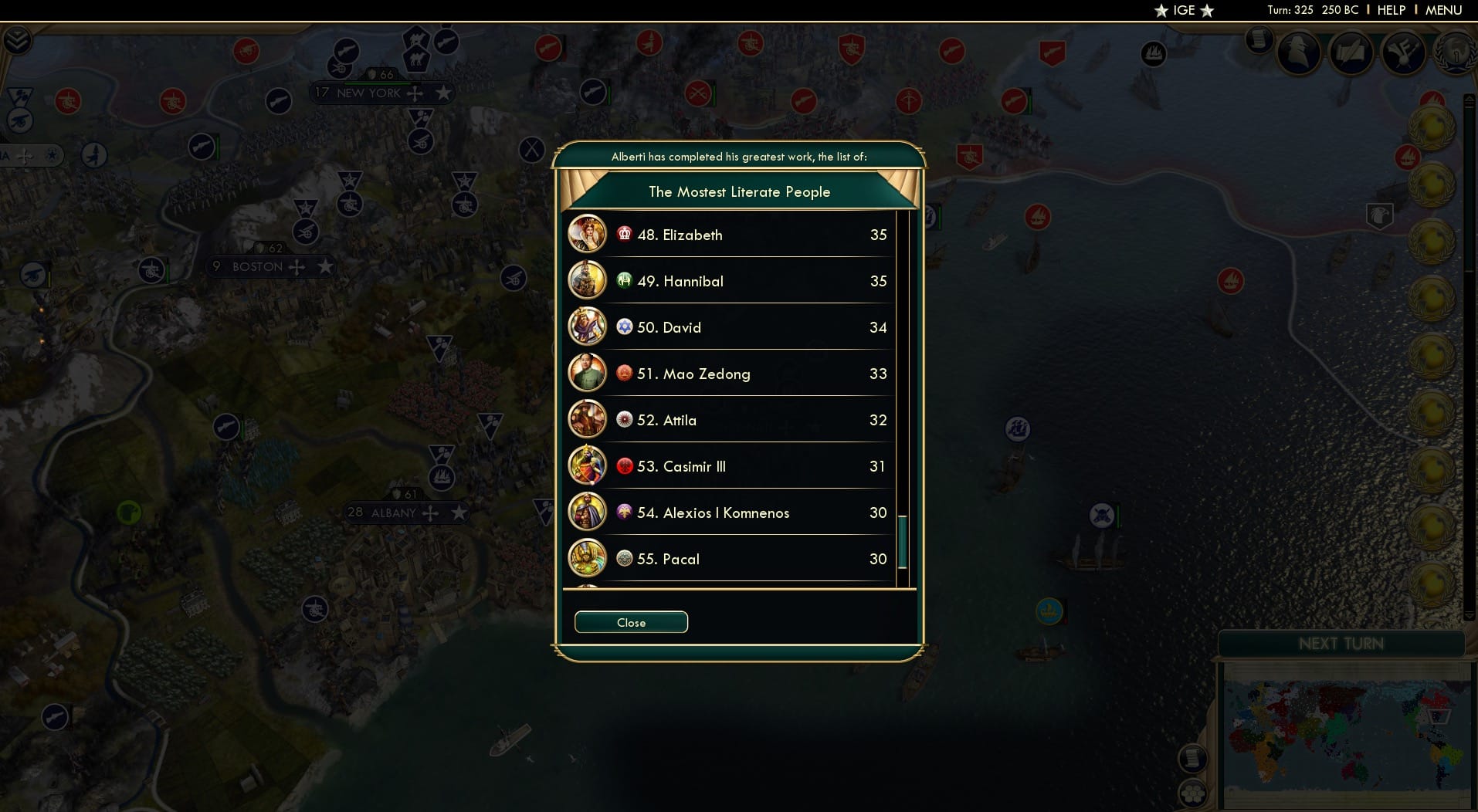Click Hannibal's leader portrait

point(588,281)
